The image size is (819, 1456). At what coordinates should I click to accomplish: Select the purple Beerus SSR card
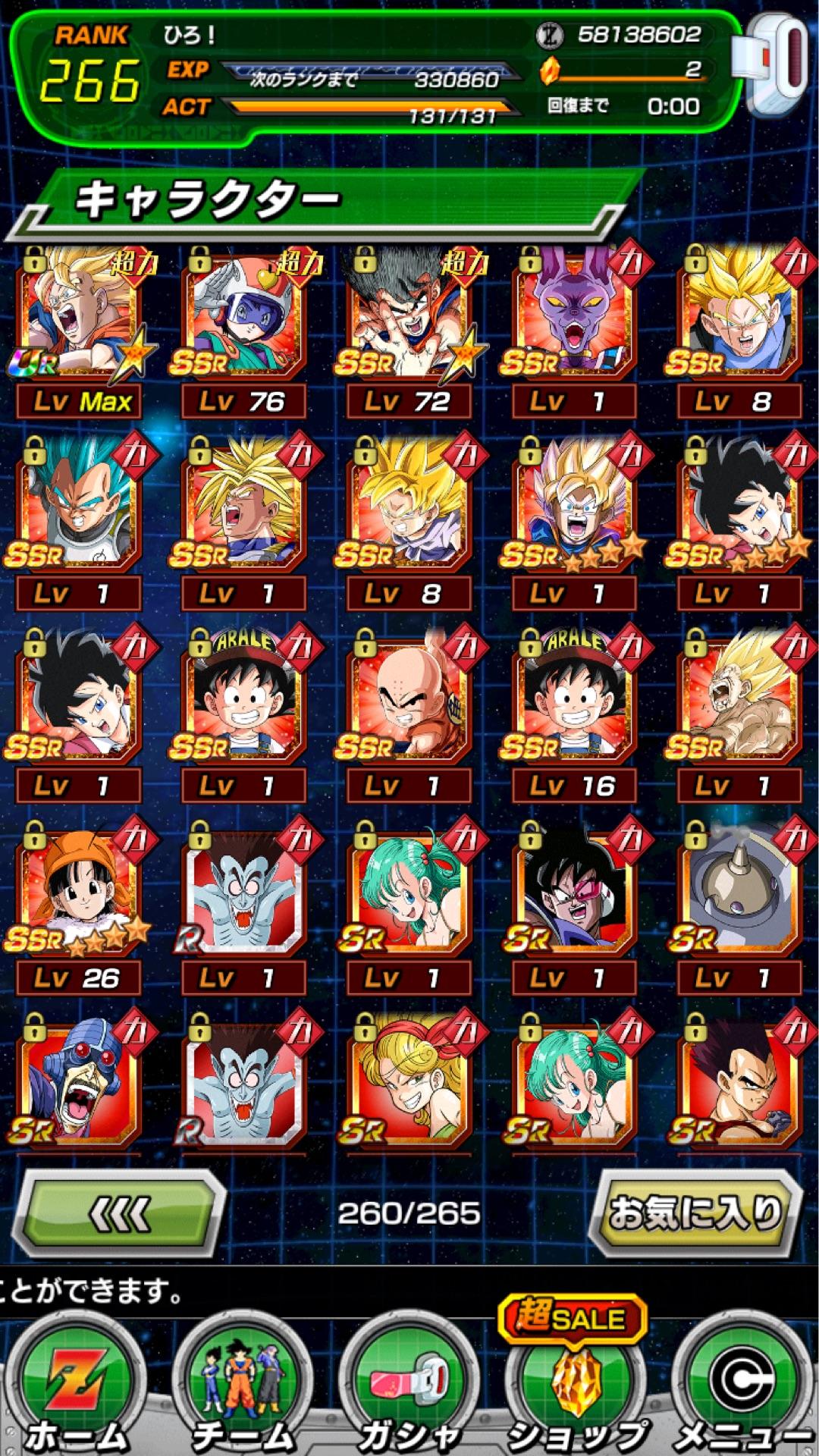pyautogui.click(x=575, y=318)
